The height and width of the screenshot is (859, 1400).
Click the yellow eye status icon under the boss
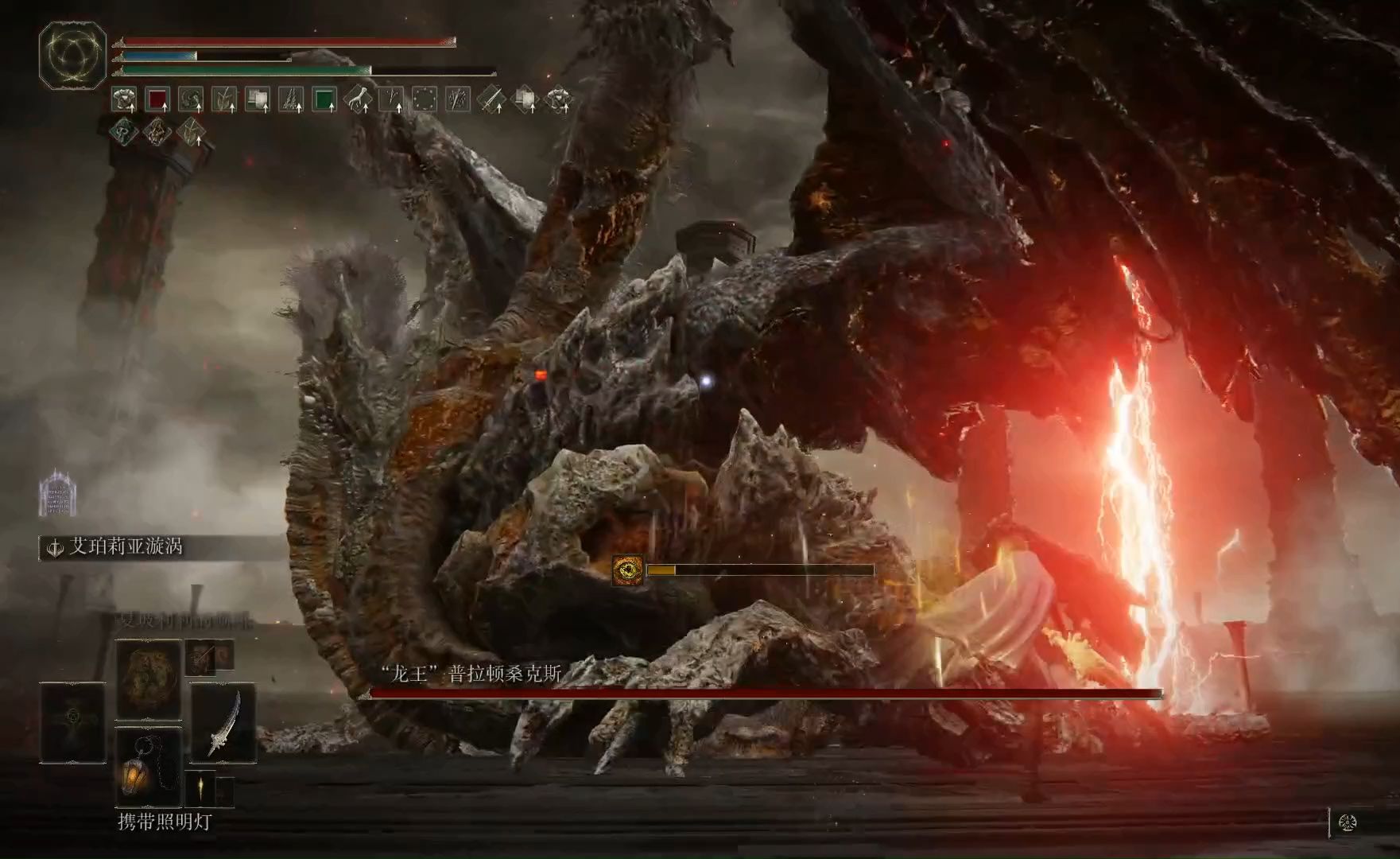click(x=628, y=570)
